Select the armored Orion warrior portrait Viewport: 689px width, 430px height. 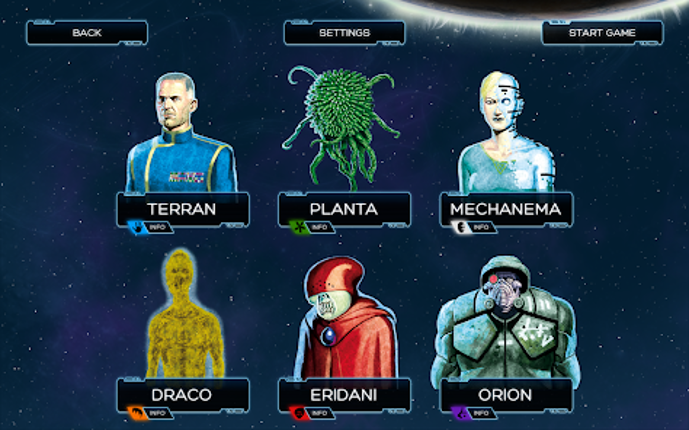[506, 320]
